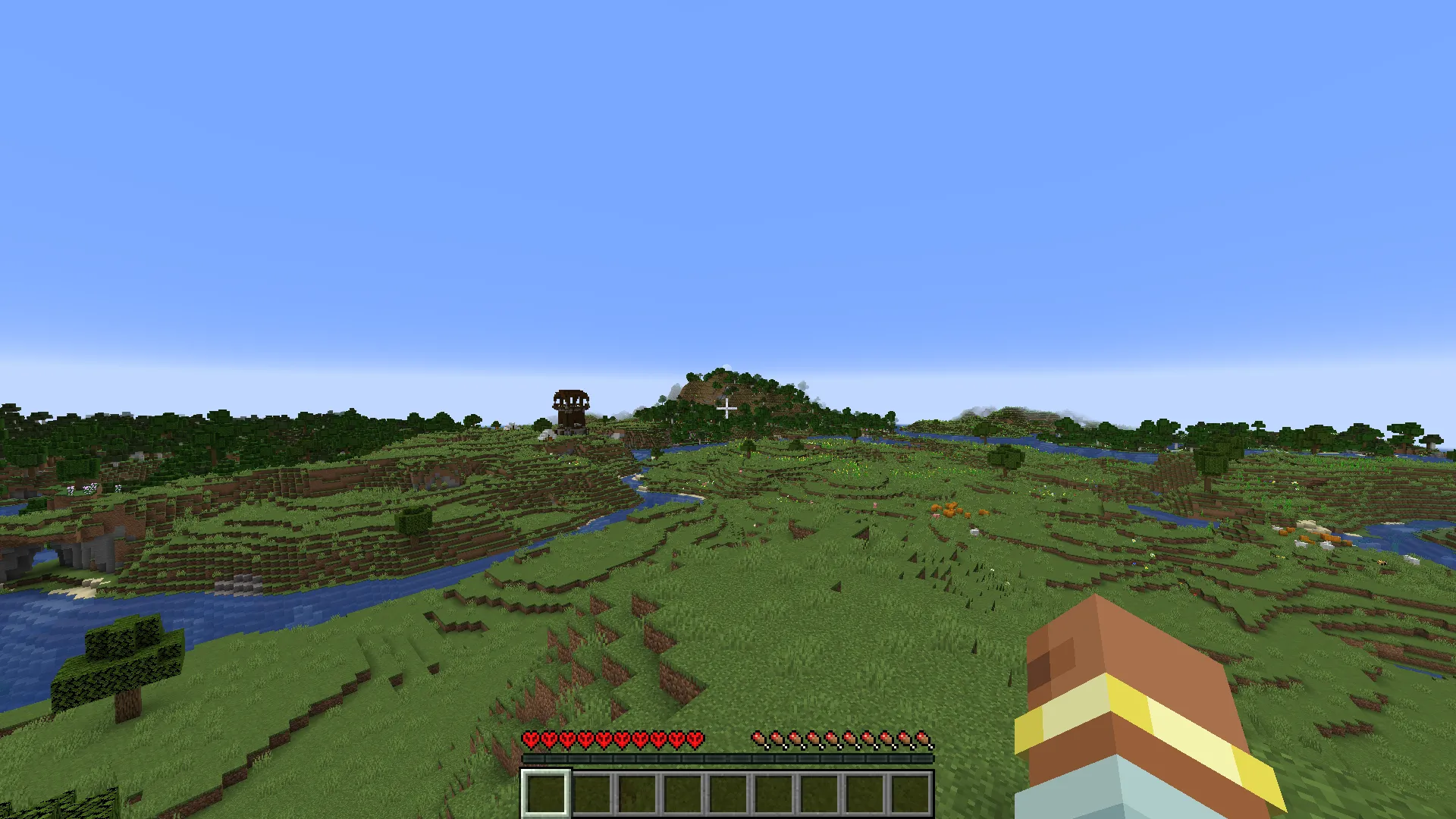
Task: Click the first heart in the health bar
Action: coord(531,738)
